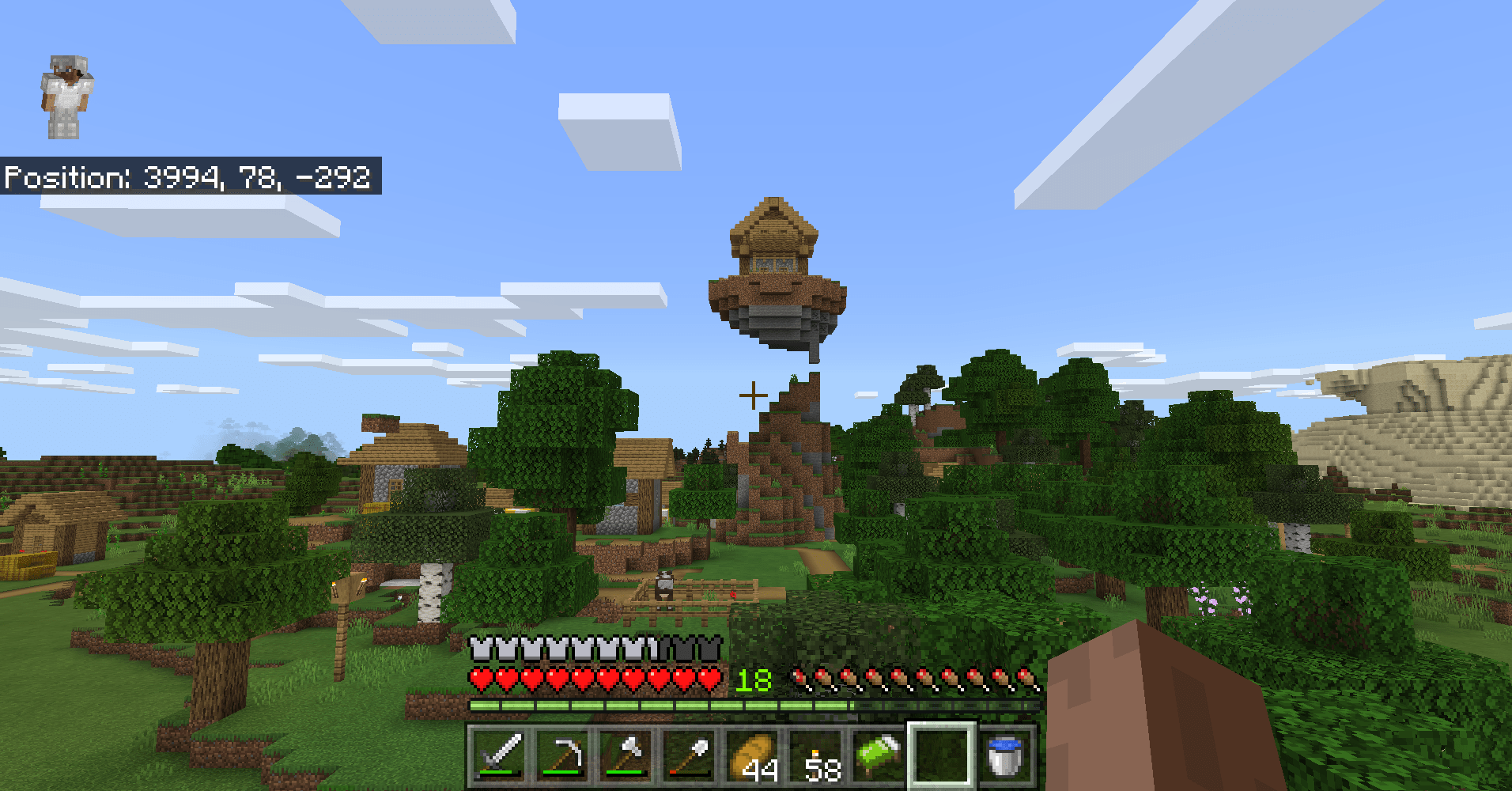Viewport: 1512px width, 791px height.
Task: Select the water bucket in the hotbar
Action: coord(1004,755)
